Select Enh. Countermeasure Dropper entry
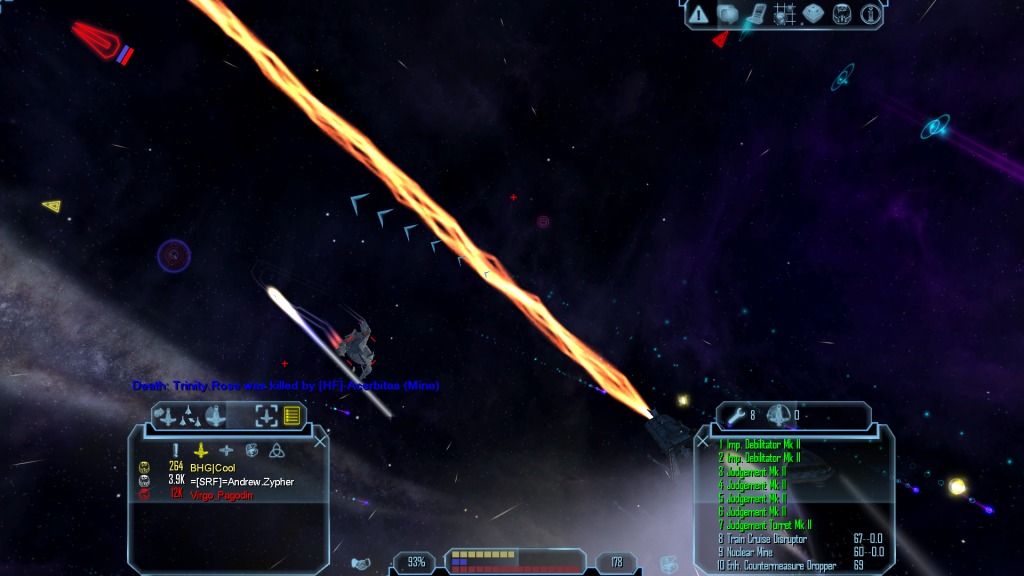Viewport: 1024px width, 576px height. pyautogui.click(x=775, y=566)
